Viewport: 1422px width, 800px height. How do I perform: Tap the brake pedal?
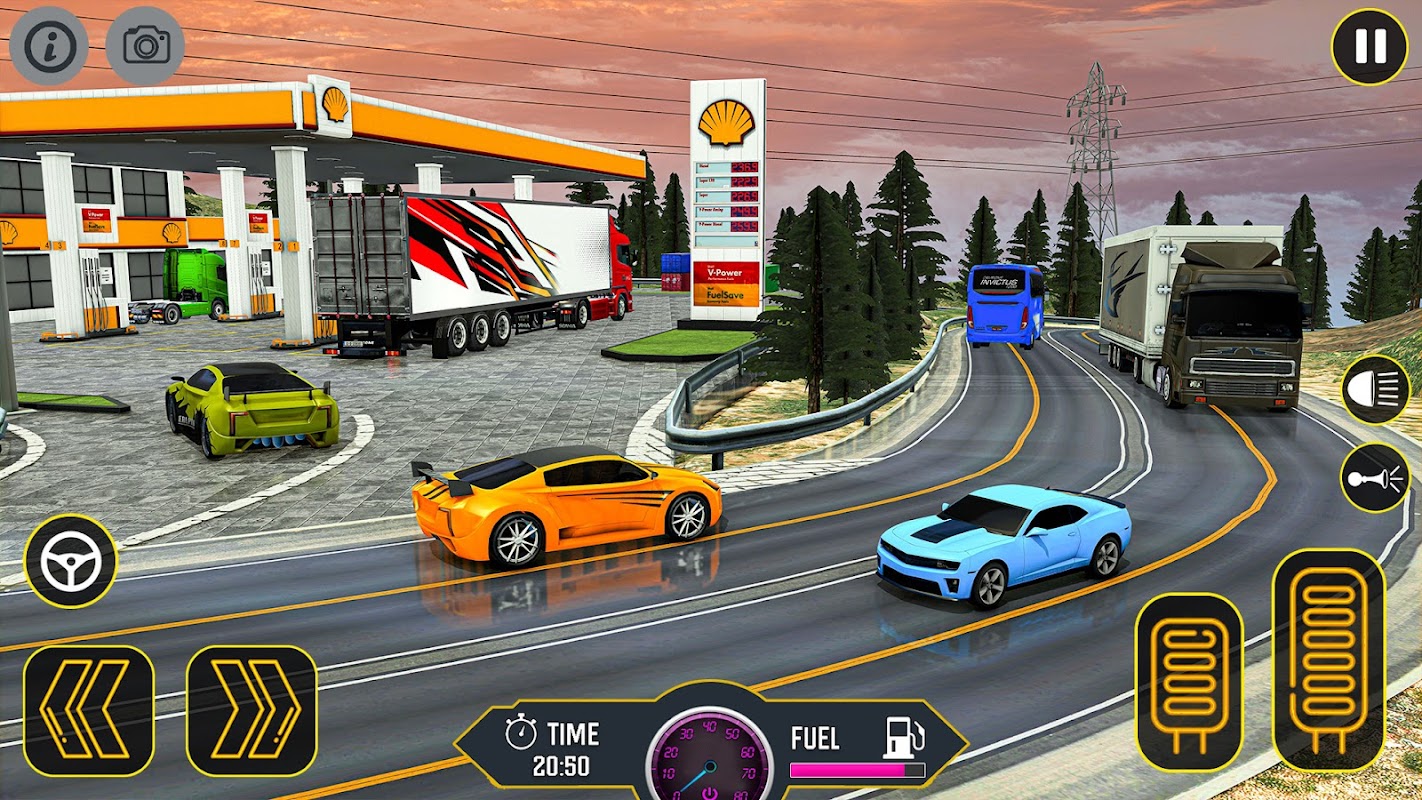pos(1189,681)
